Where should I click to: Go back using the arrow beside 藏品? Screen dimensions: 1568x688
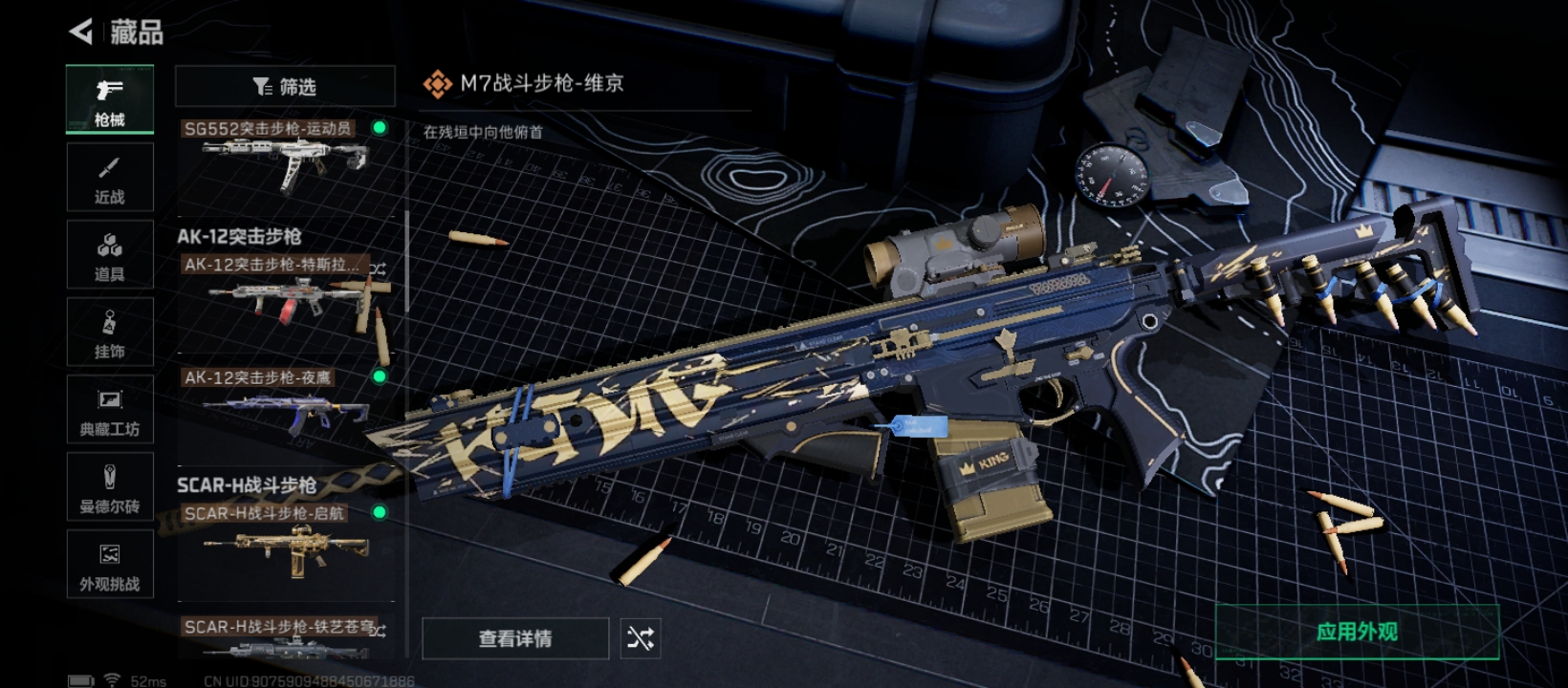click(x=82, y=32)
